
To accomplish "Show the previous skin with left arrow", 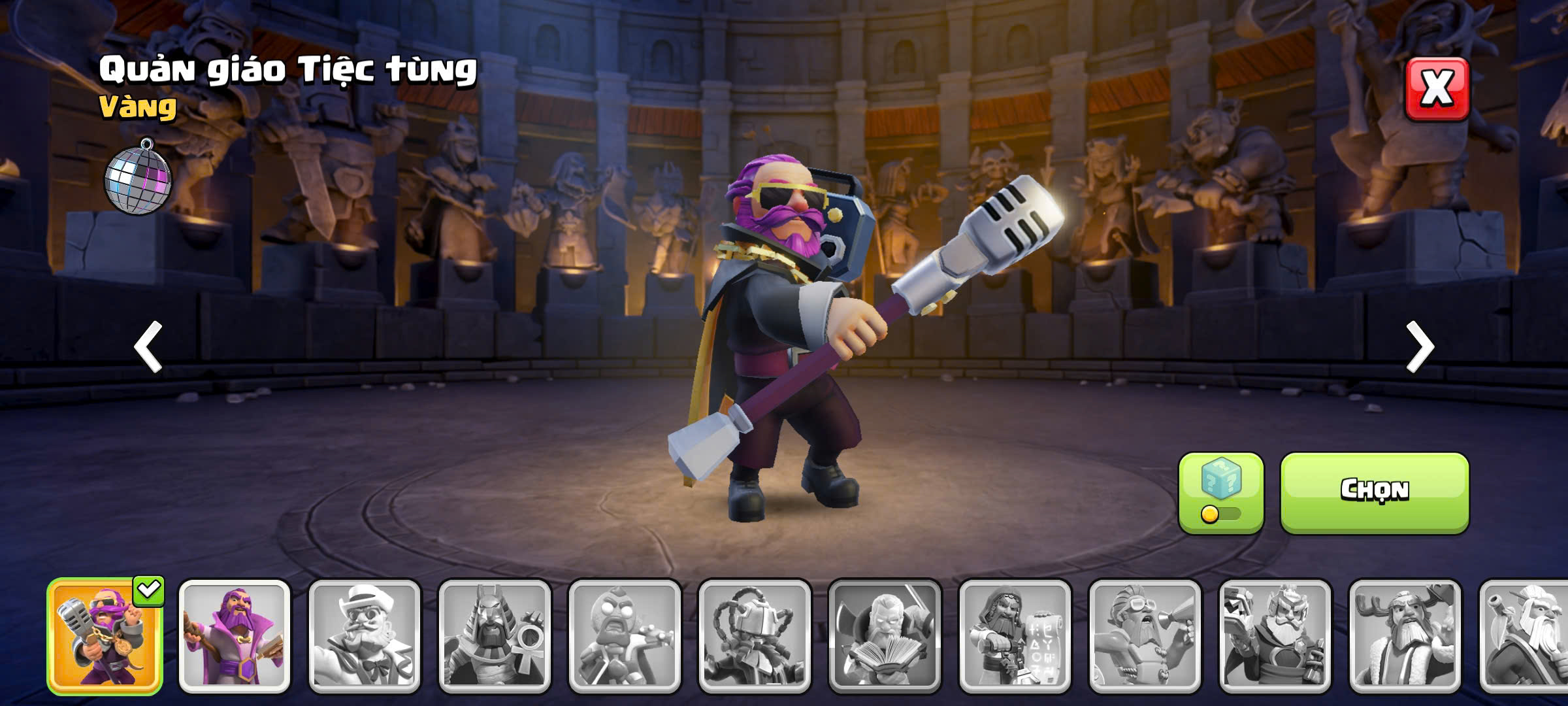I will [x=148, y=346].
